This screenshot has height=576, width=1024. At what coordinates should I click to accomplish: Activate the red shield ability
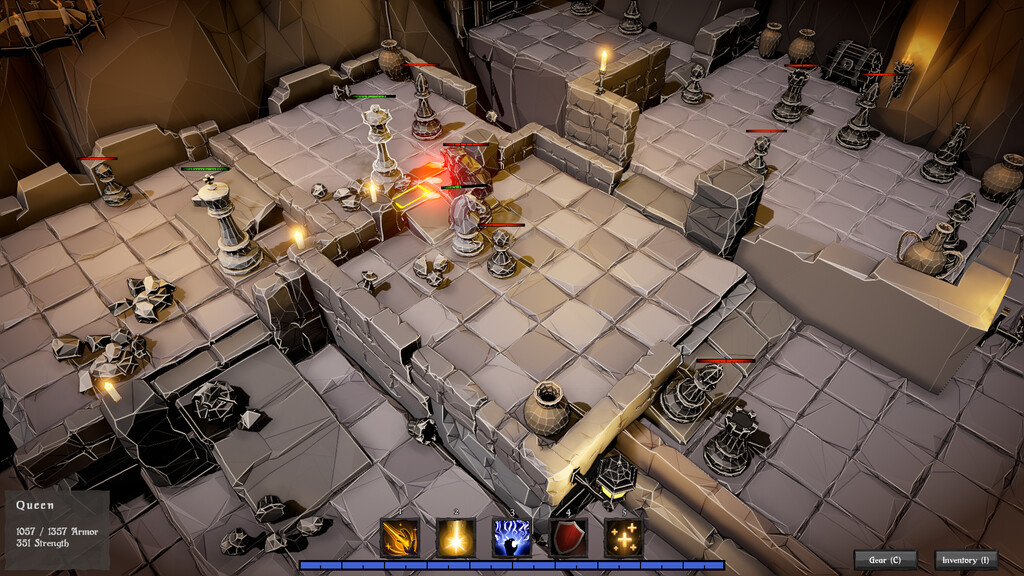(x=568, y=538)
